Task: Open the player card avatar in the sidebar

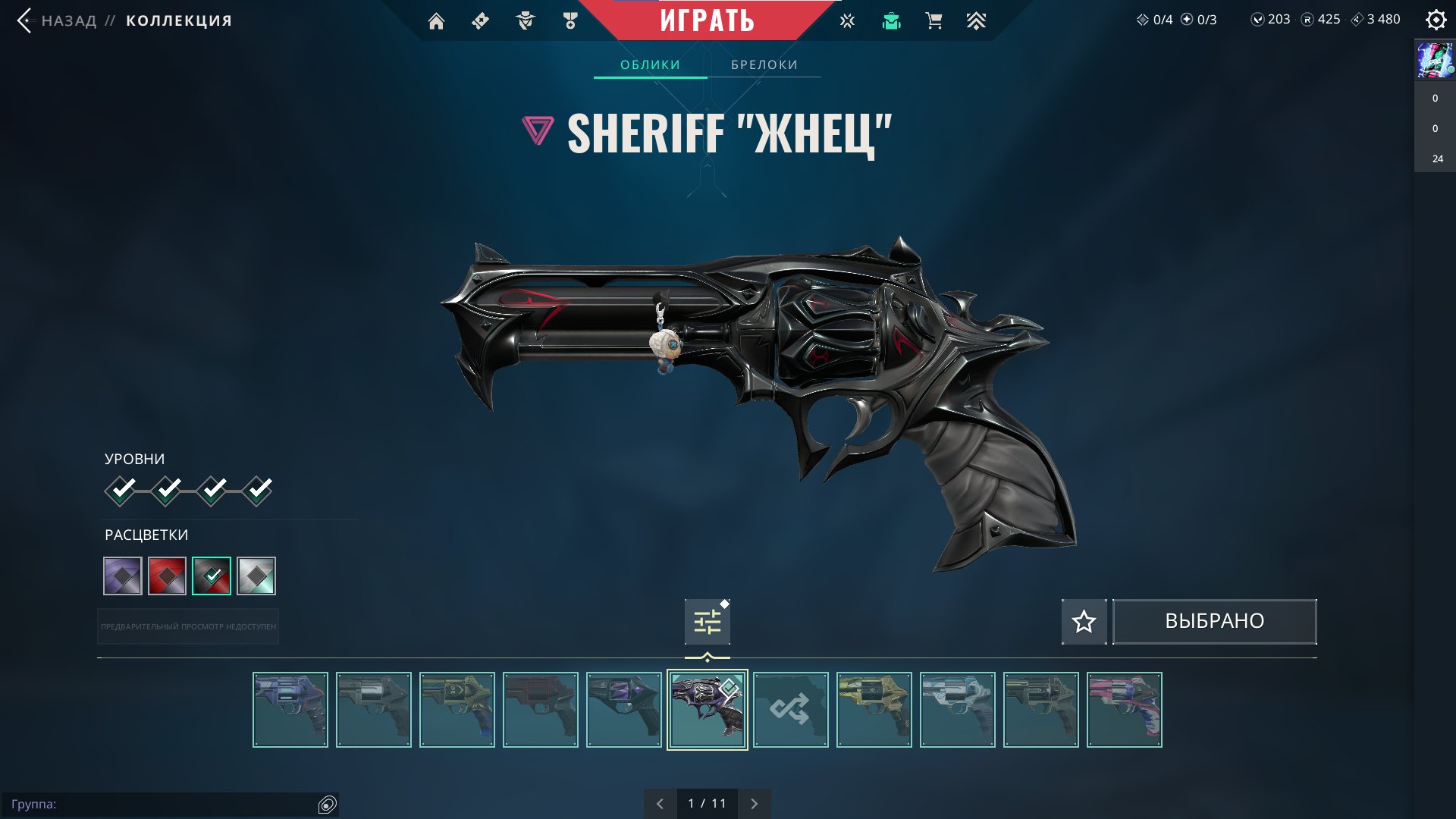Action: (1435, 61)
